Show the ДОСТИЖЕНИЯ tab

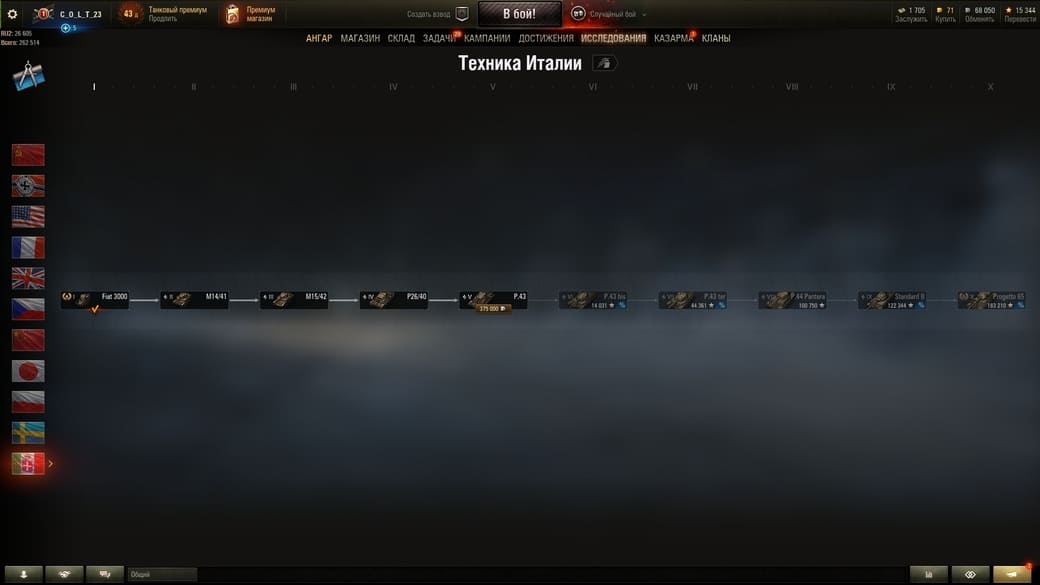(546, 38)
